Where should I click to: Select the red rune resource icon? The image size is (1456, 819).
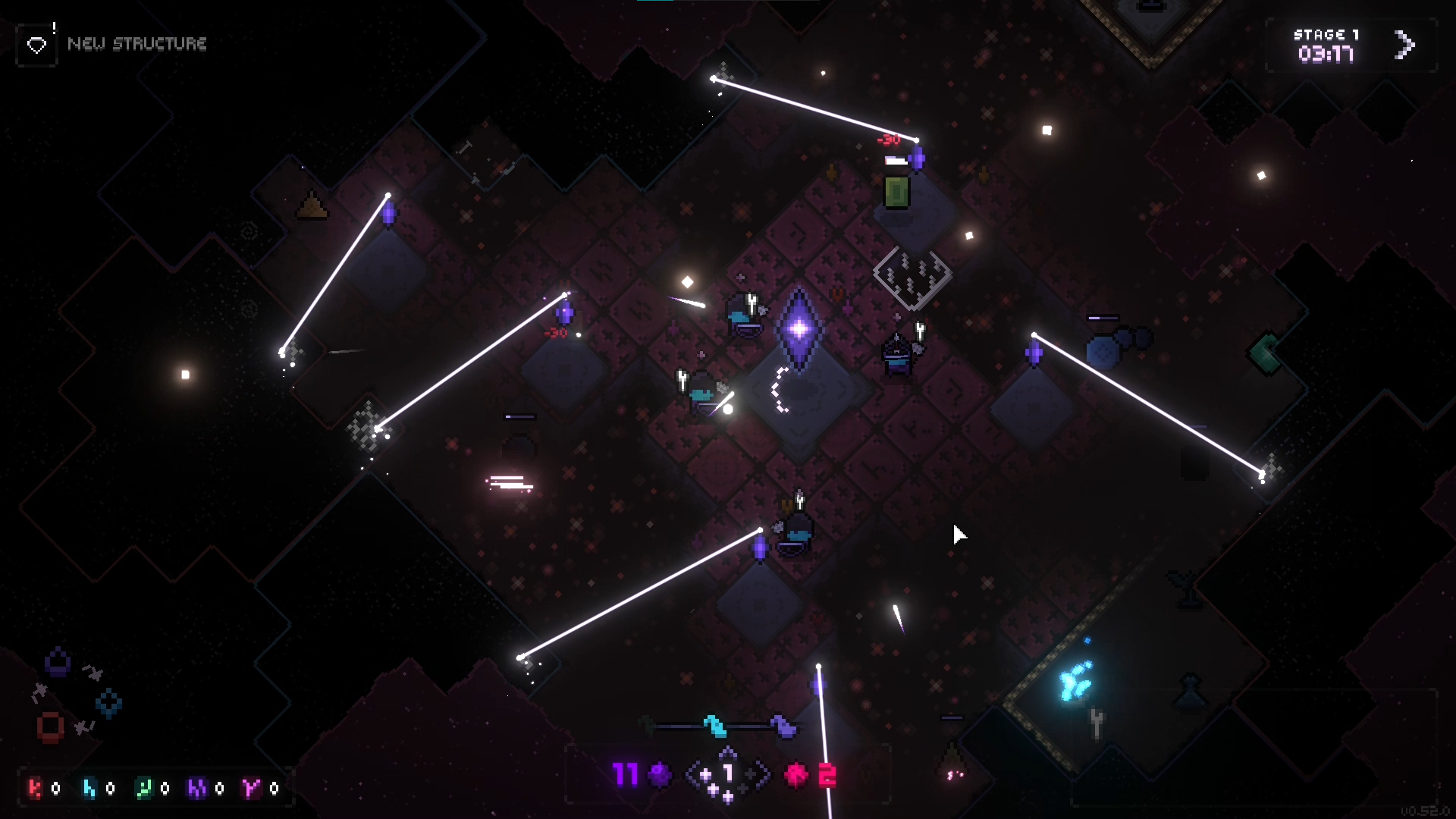36,788
